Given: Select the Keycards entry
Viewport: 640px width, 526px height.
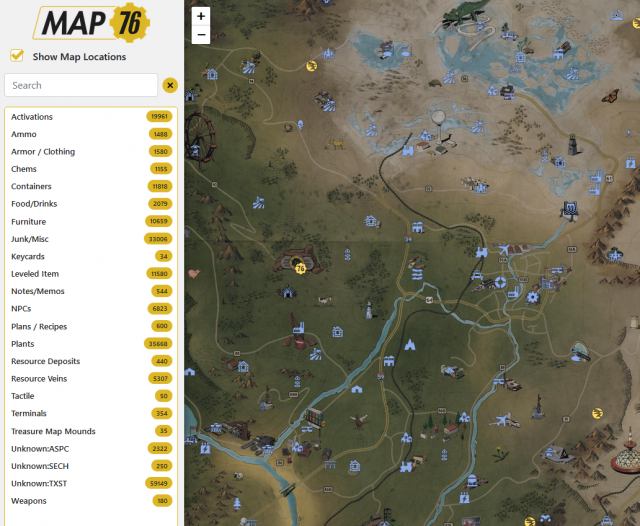Looking at the screenshot, I should (28, 257).
